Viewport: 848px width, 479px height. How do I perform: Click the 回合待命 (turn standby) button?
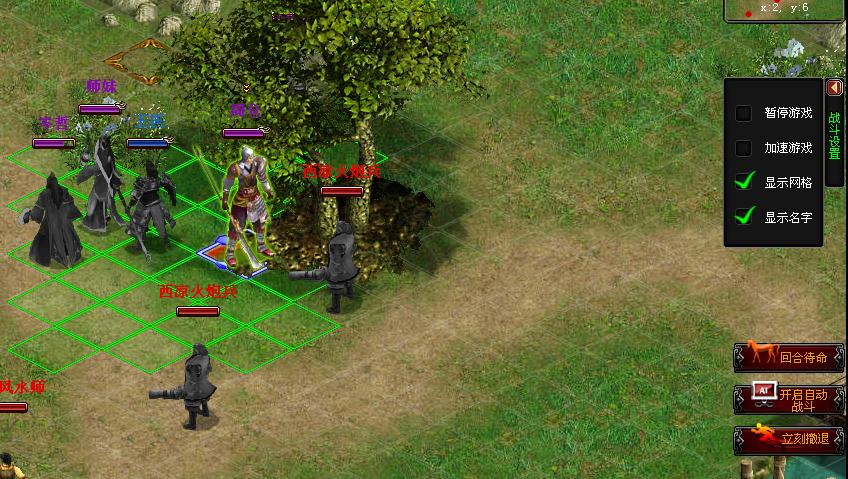coord(787,356)
